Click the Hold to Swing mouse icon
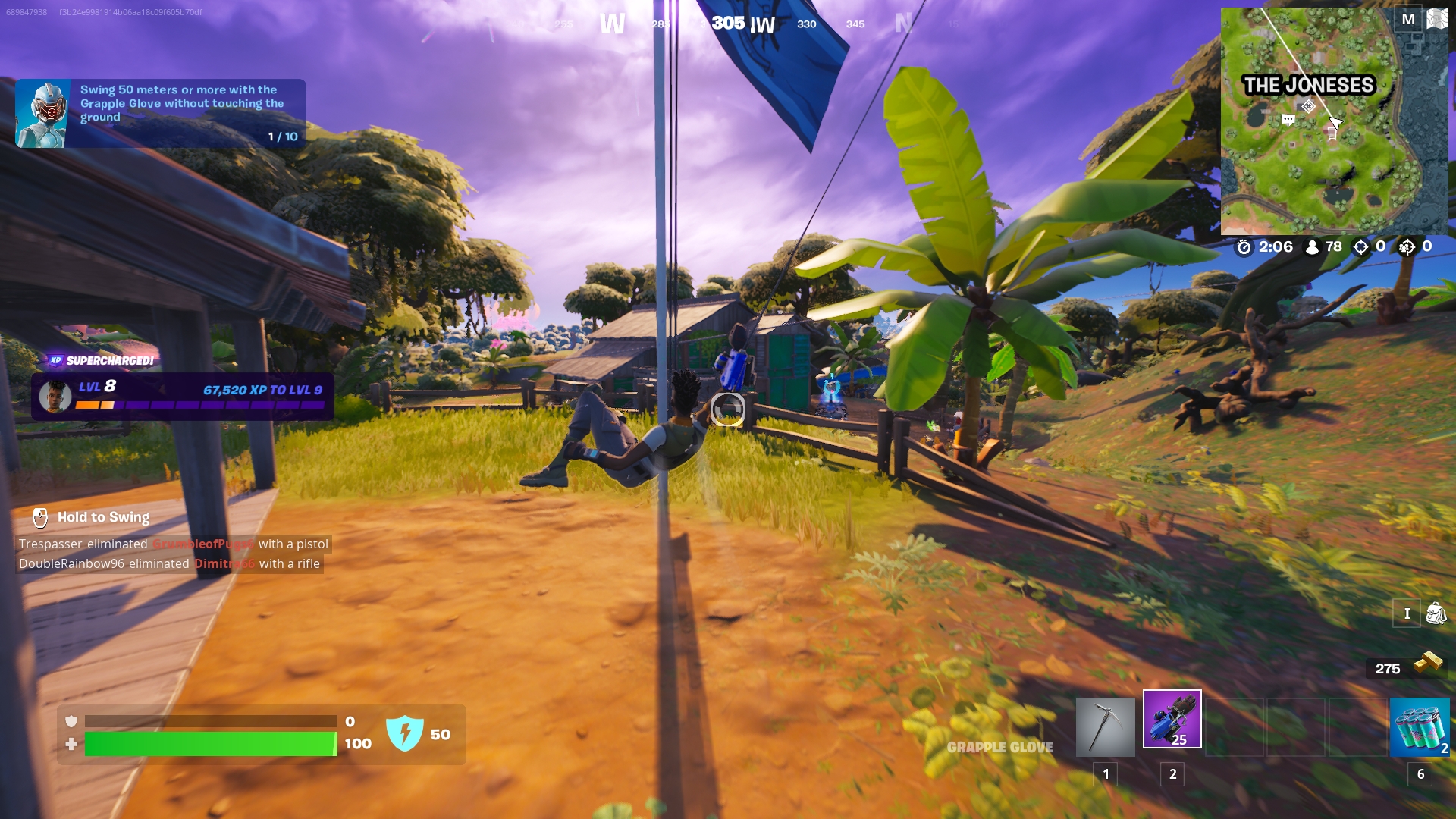The width and height of the screenshot is (1456, 819). [x=39, y=516]
